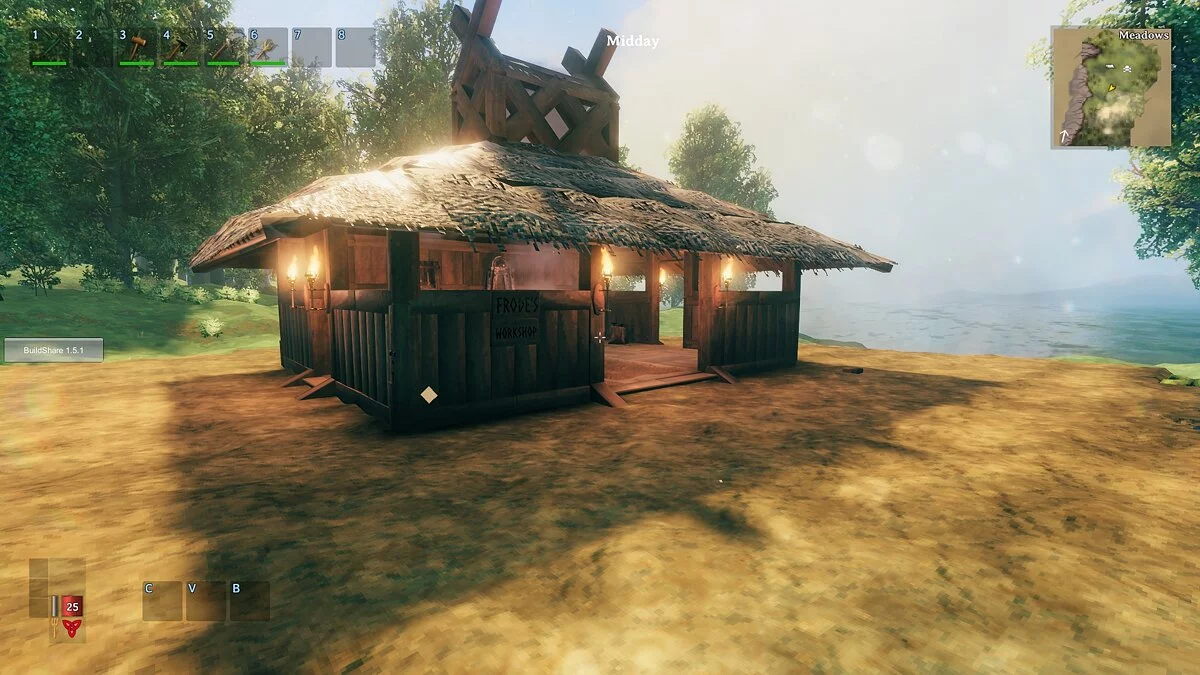Viewport: 1200px width, 675px height.
Task: Select the cultivator in hotbar slot 6
Action: [x=267, y=47]
